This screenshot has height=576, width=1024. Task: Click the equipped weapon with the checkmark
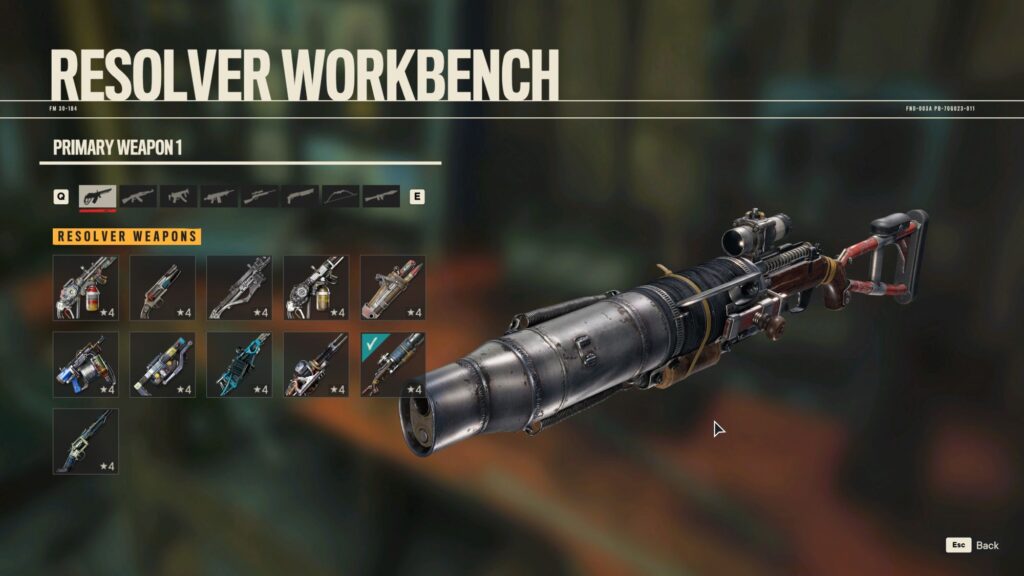(392, 365)
